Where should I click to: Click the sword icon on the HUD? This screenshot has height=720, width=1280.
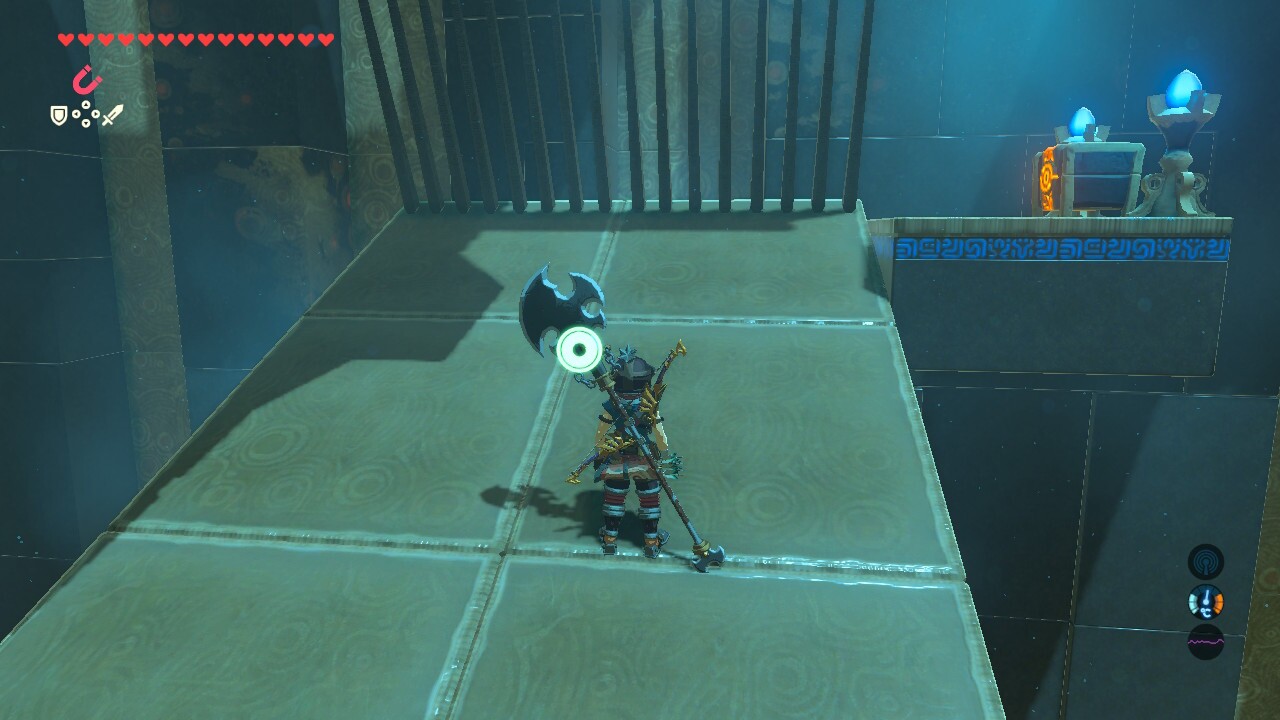coord(112,115)
